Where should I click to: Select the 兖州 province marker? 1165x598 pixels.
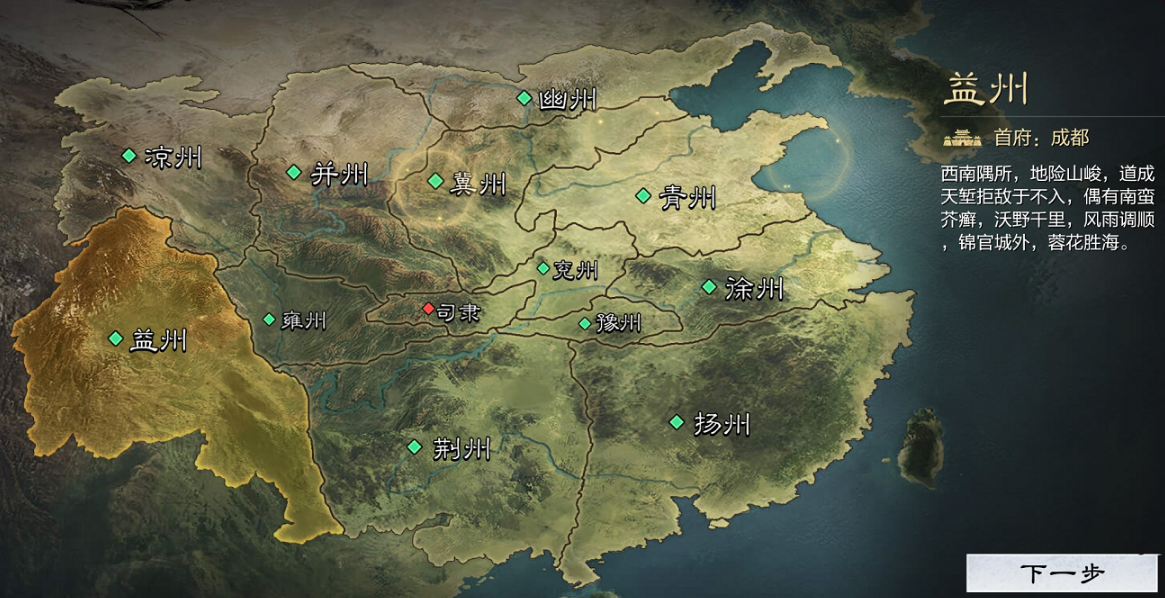point(543,268)
